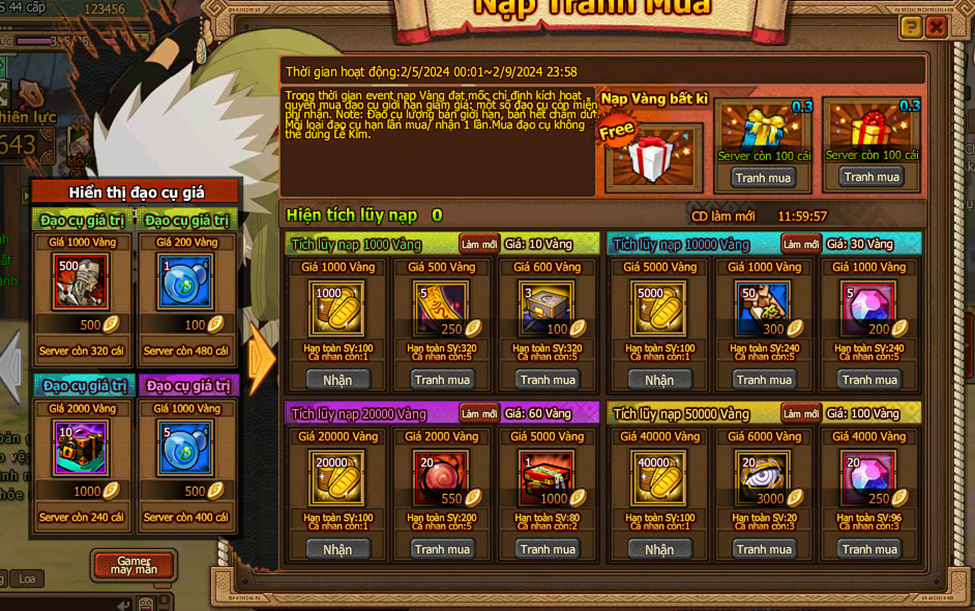Select the treasure chest item priced 1000 gold
975x611 pixels.
coord(82,447)
